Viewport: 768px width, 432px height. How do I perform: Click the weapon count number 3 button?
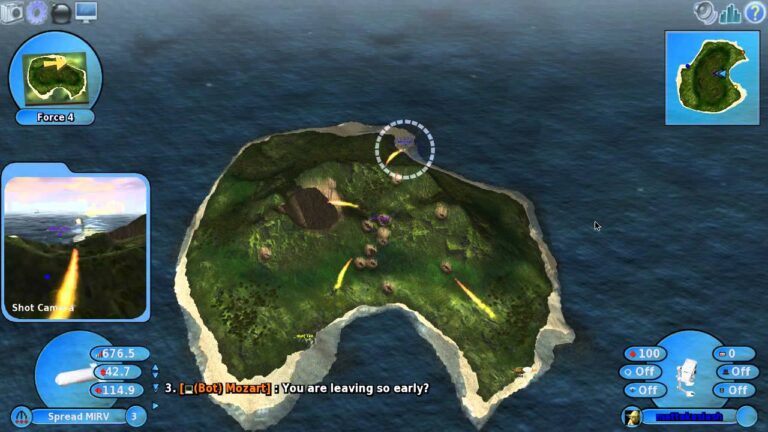coord(135,416)
